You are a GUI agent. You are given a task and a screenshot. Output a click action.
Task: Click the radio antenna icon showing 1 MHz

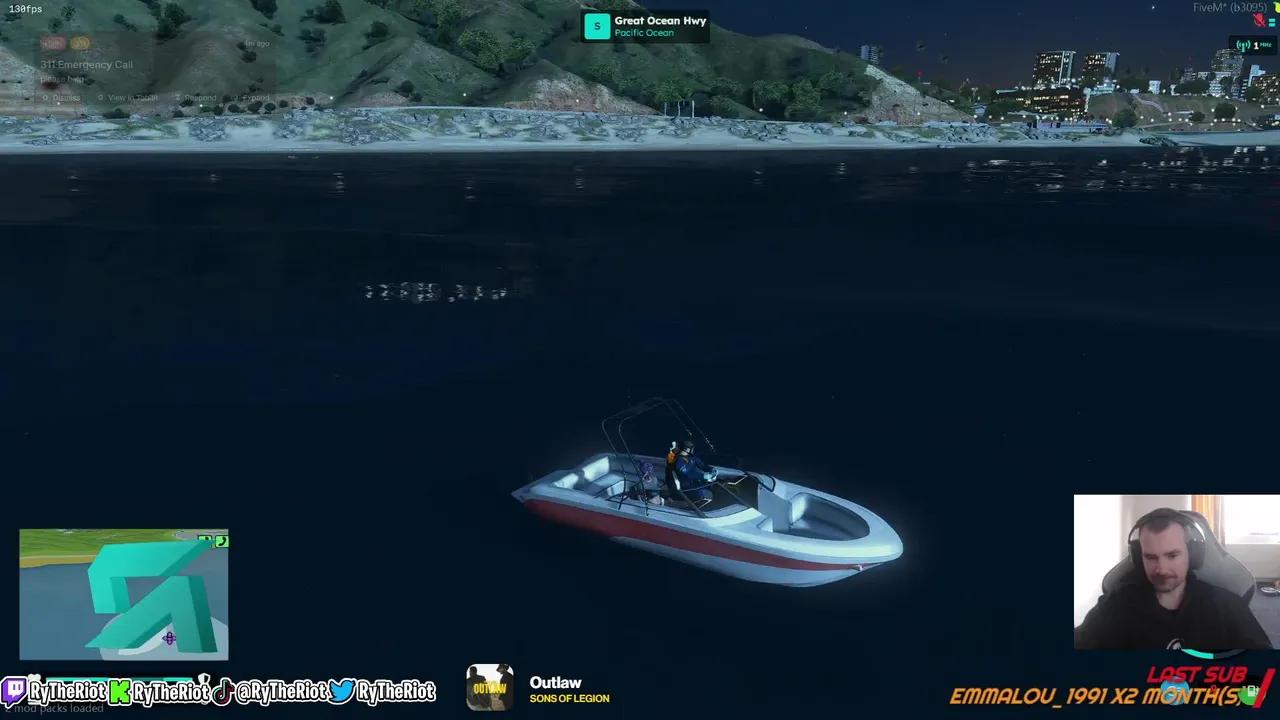(1243, 45)
